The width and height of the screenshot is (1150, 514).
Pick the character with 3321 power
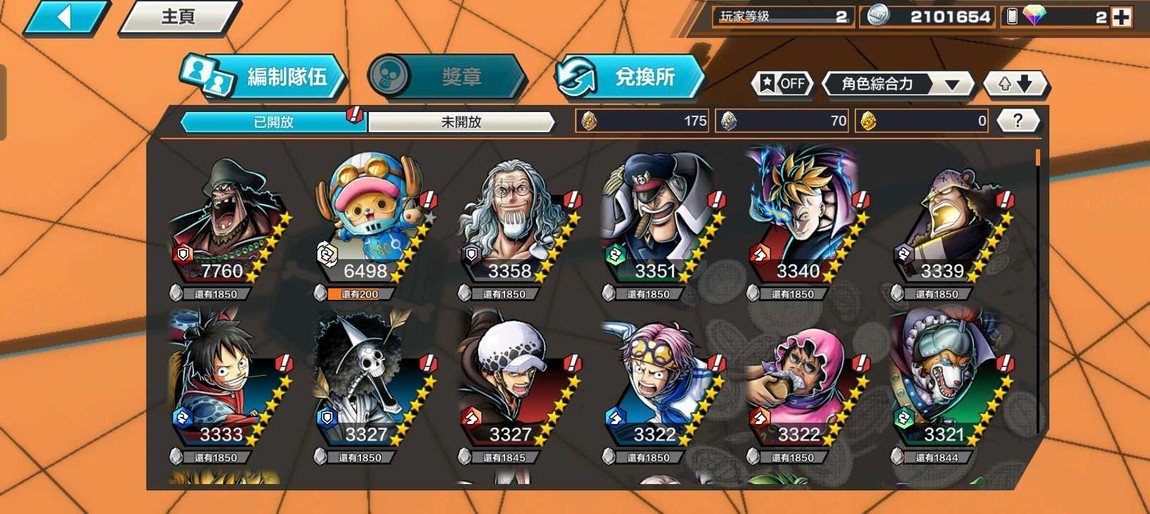[x=945, y=385]
